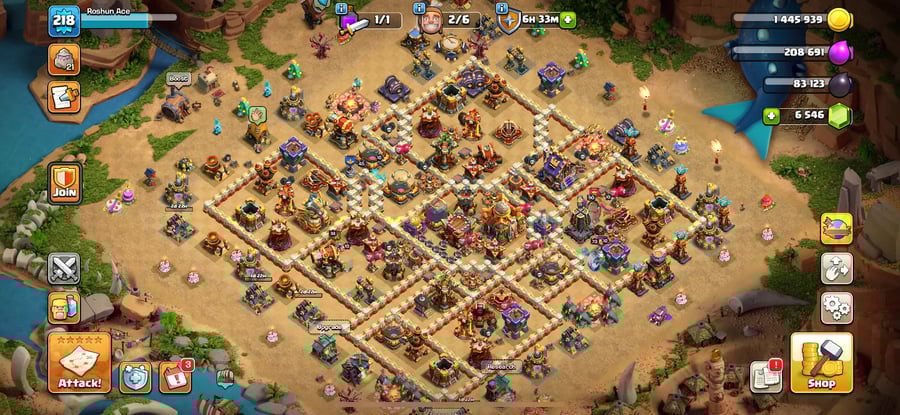Show info for the laboratory 1/1 counter
The width and height of the screenshot is (900, 415).
click(366, 20)
